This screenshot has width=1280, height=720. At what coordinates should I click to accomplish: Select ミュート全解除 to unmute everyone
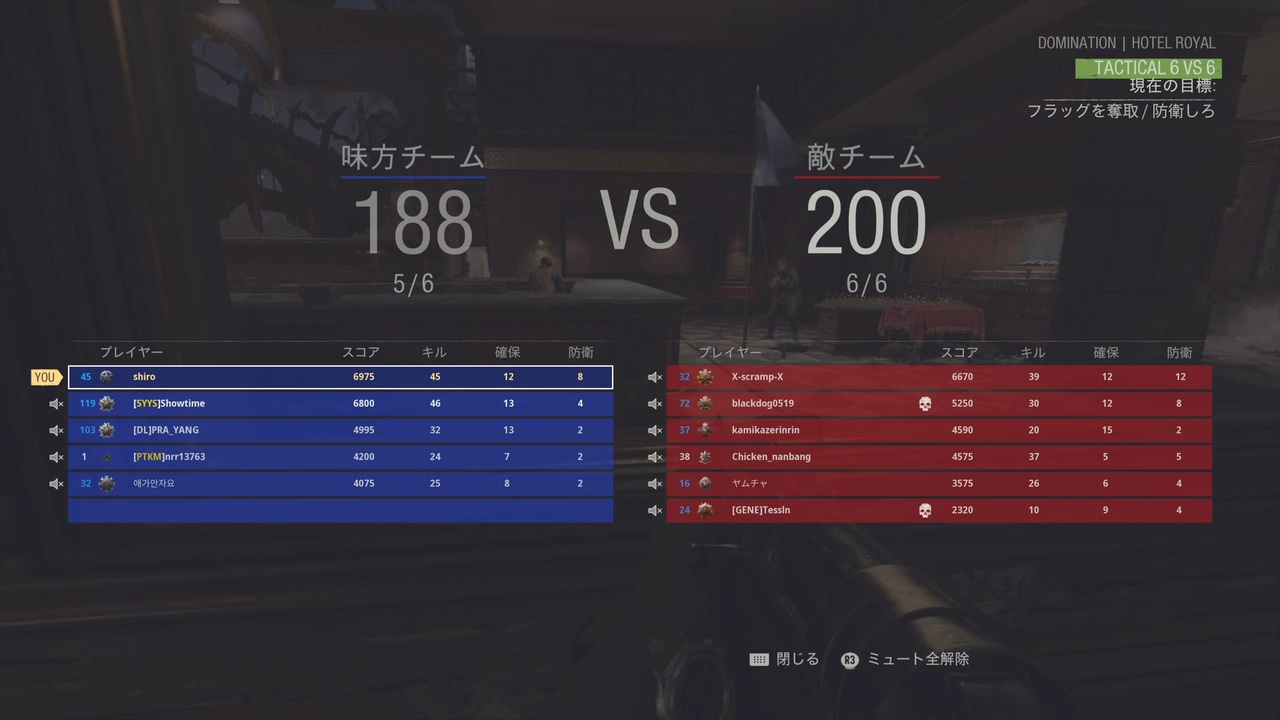pos(917,659)
